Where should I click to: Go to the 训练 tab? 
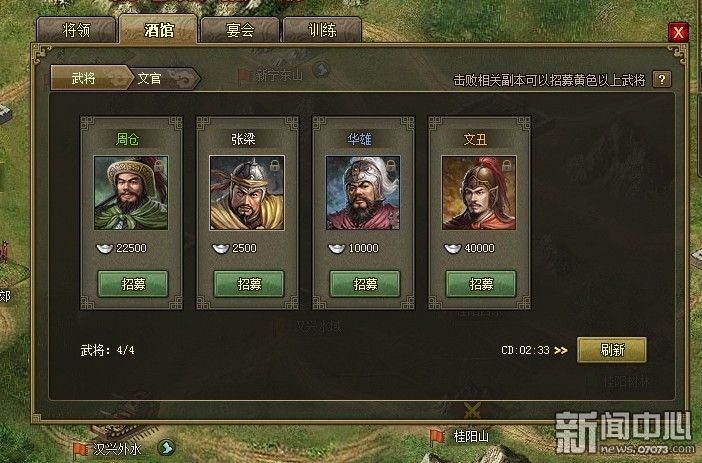[319, 30]
